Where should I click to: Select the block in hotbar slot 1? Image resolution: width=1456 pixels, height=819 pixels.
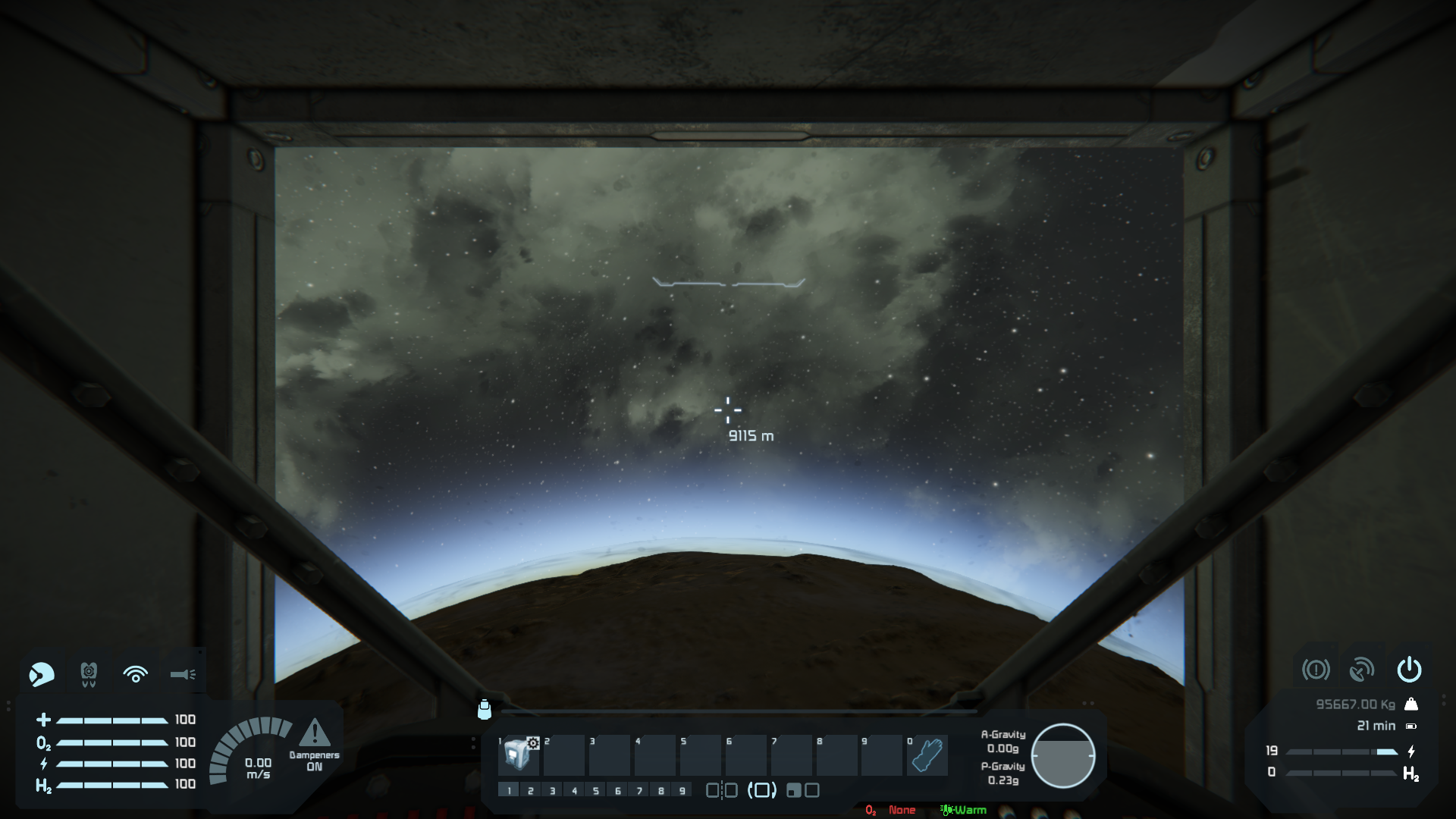(519, 755)
